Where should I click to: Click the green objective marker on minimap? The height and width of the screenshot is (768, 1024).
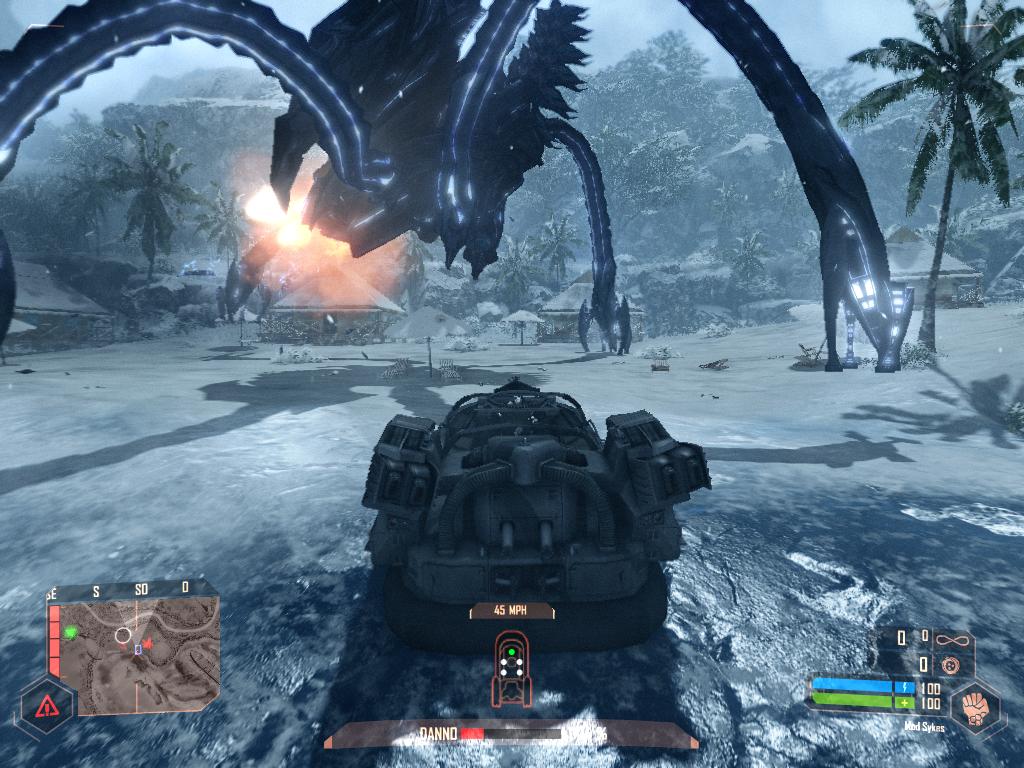tap(71, 632)
